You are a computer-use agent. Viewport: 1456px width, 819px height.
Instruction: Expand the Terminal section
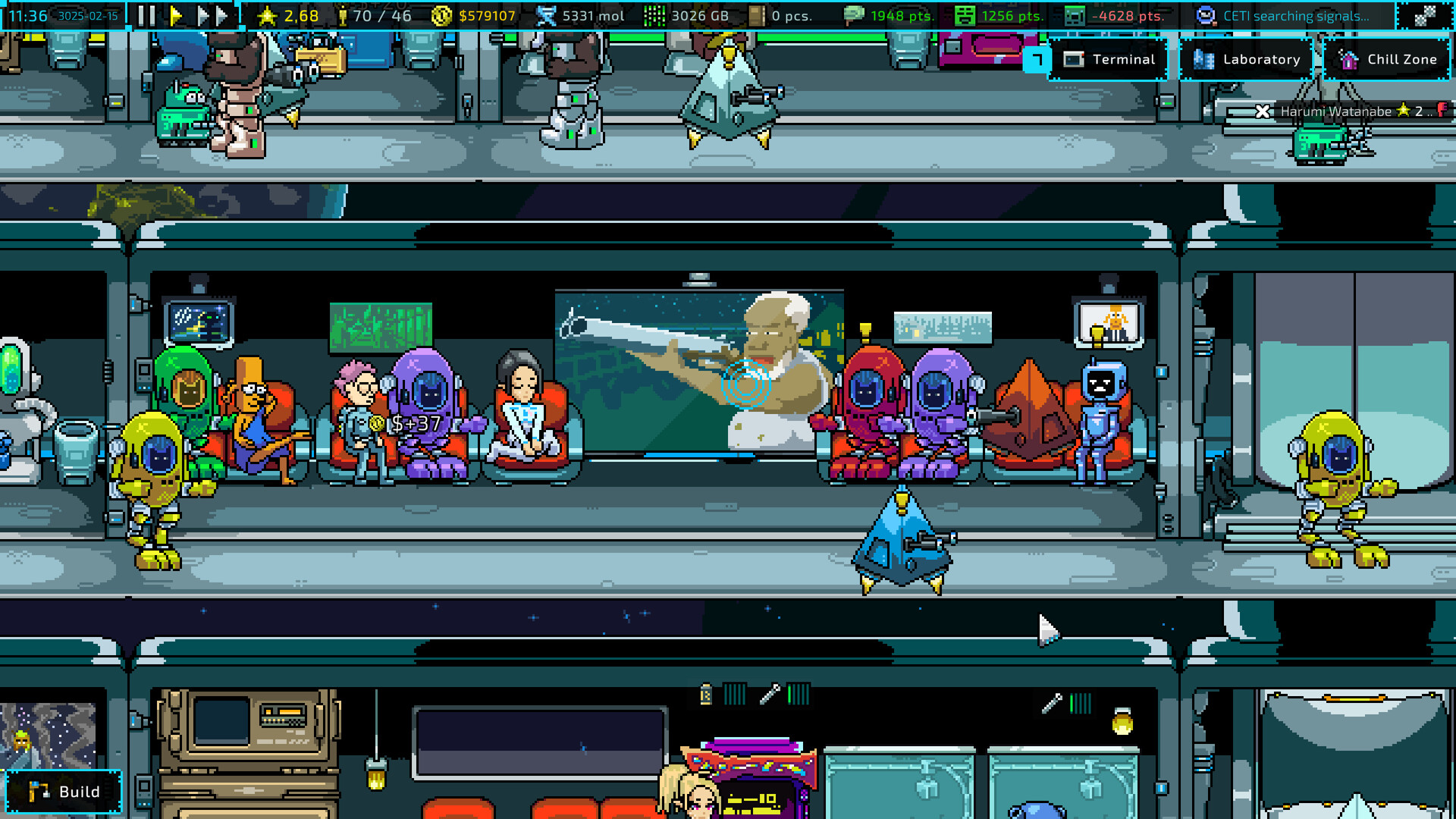point(1109,59)
